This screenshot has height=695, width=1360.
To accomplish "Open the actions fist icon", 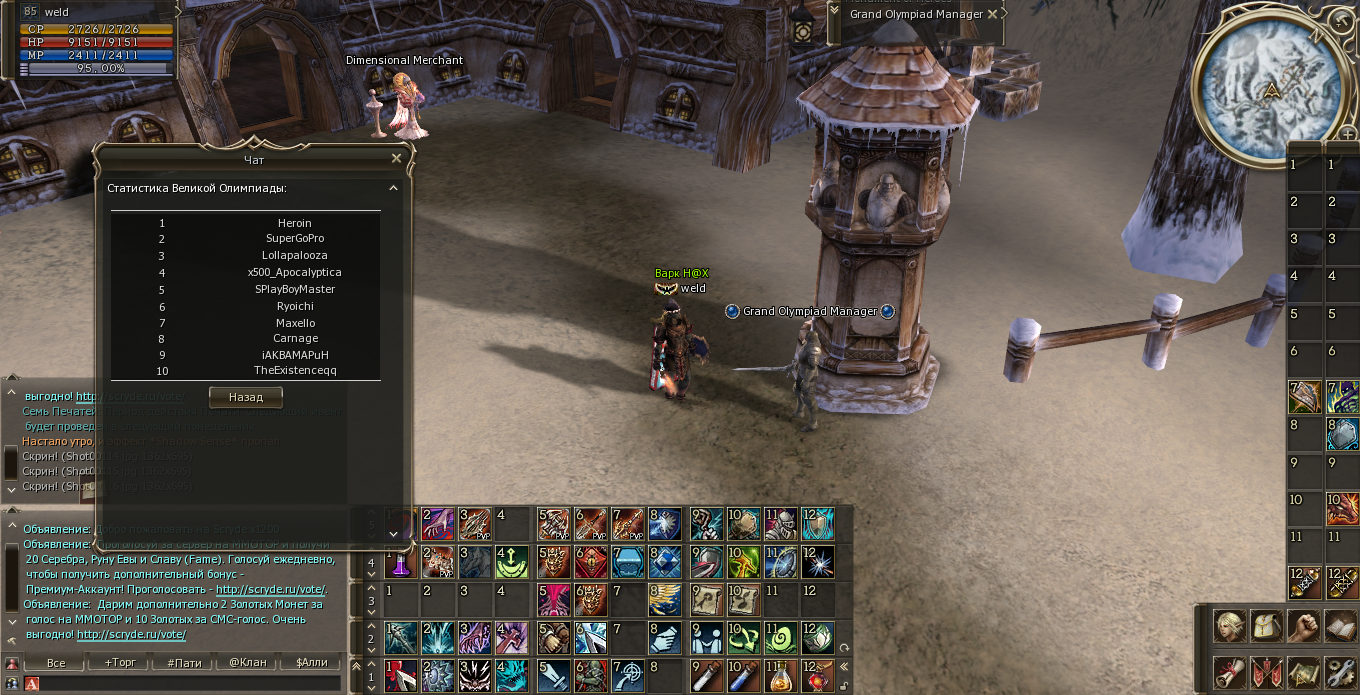I will tap(1304, 627).
